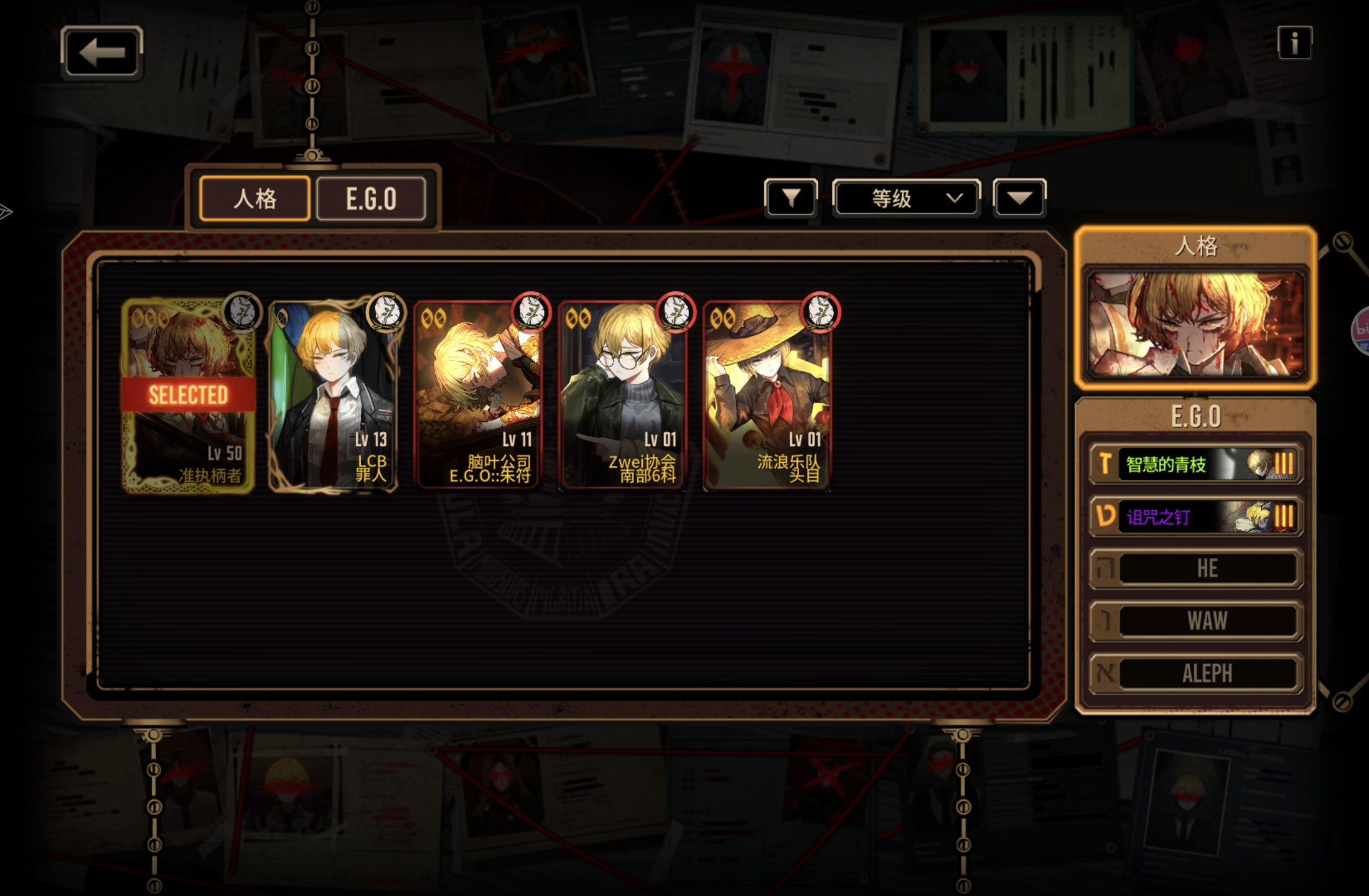
Task: Open the funnel filter button
Action: (x=791, y=198)
